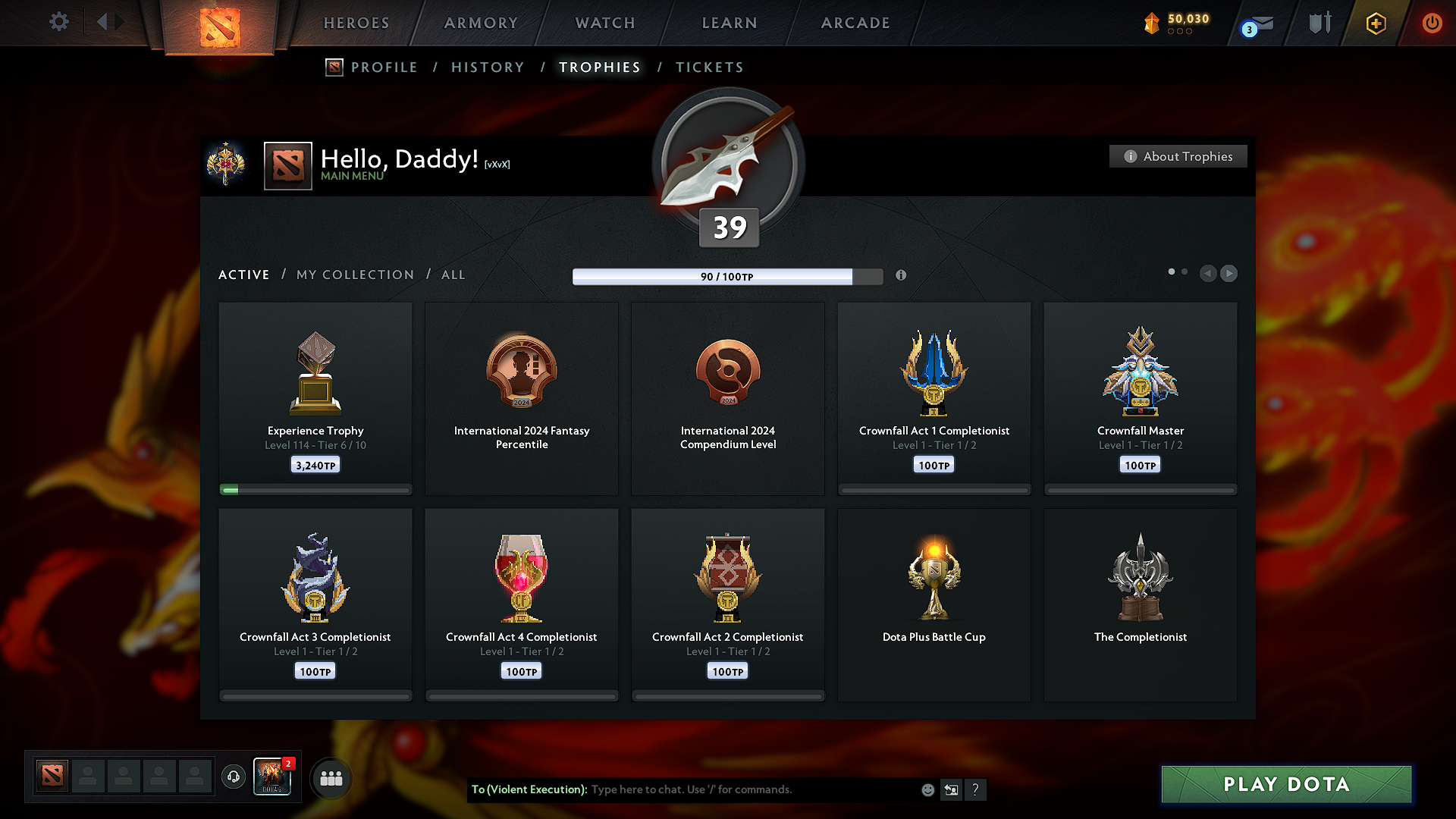Open the TICKETS tab

(x=709, y=67)
